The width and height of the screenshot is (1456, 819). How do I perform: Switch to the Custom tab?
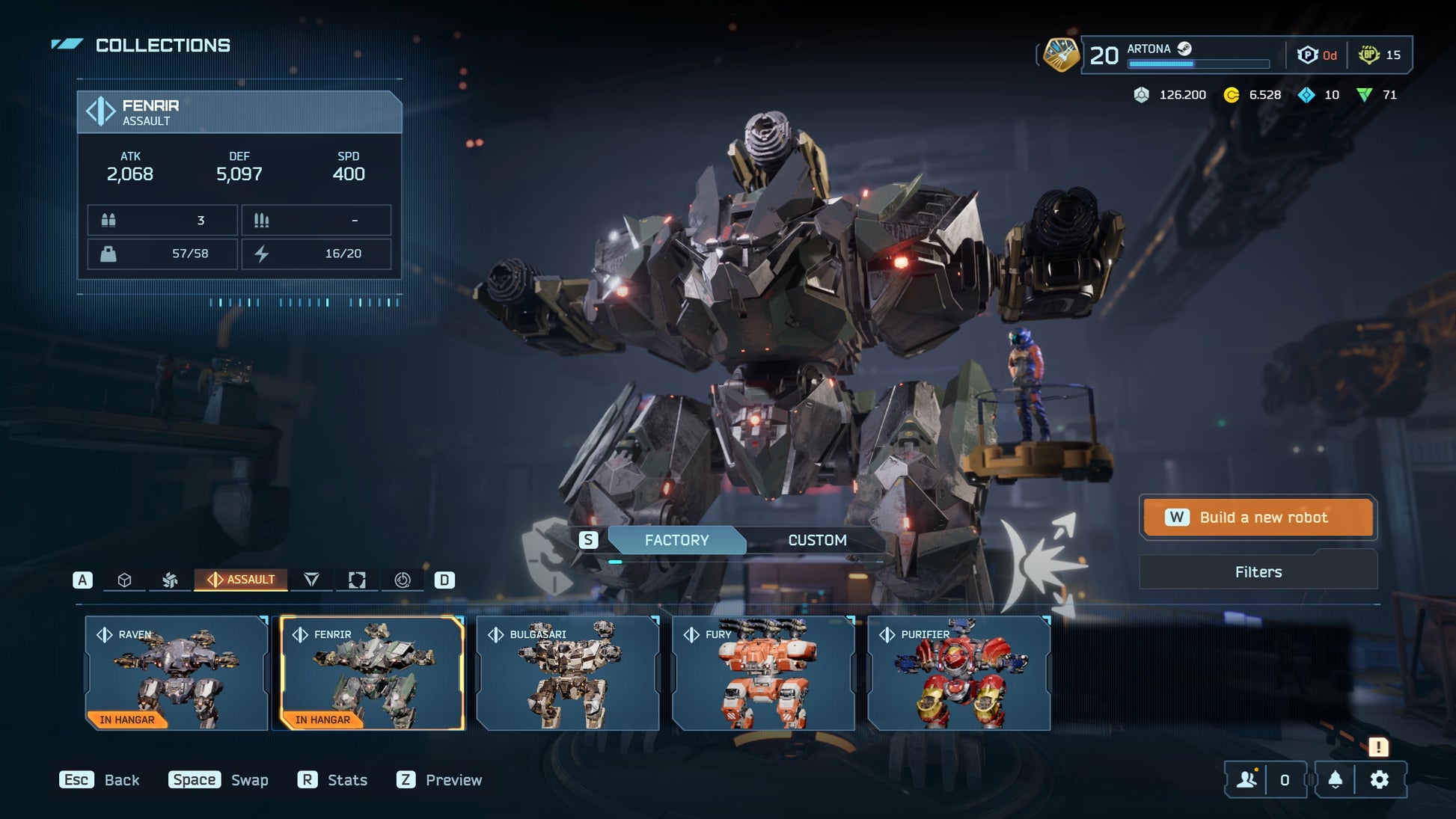tap(817, 540)
